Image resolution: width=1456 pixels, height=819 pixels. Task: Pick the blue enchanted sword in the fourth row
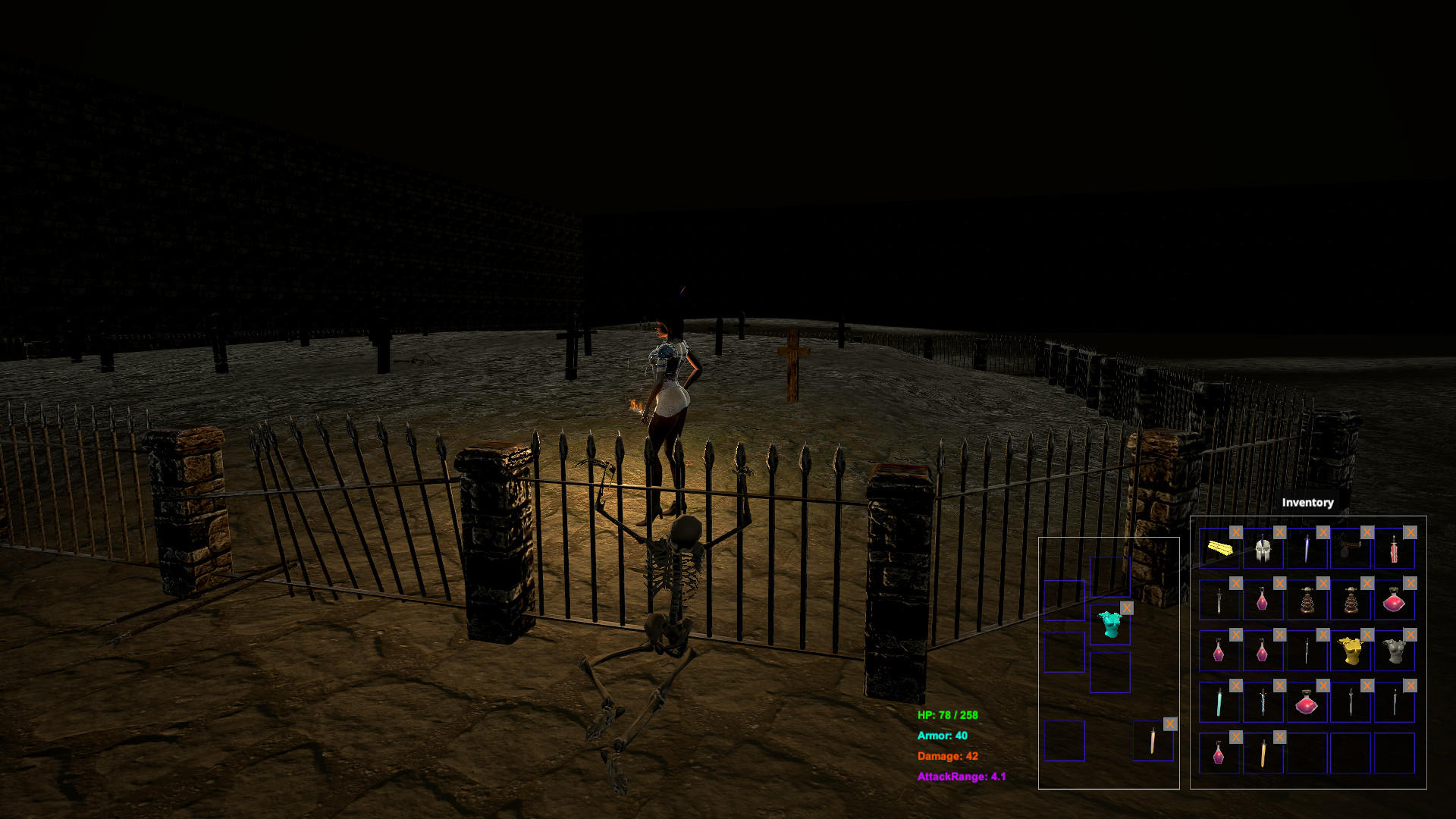click(1261, 701)
